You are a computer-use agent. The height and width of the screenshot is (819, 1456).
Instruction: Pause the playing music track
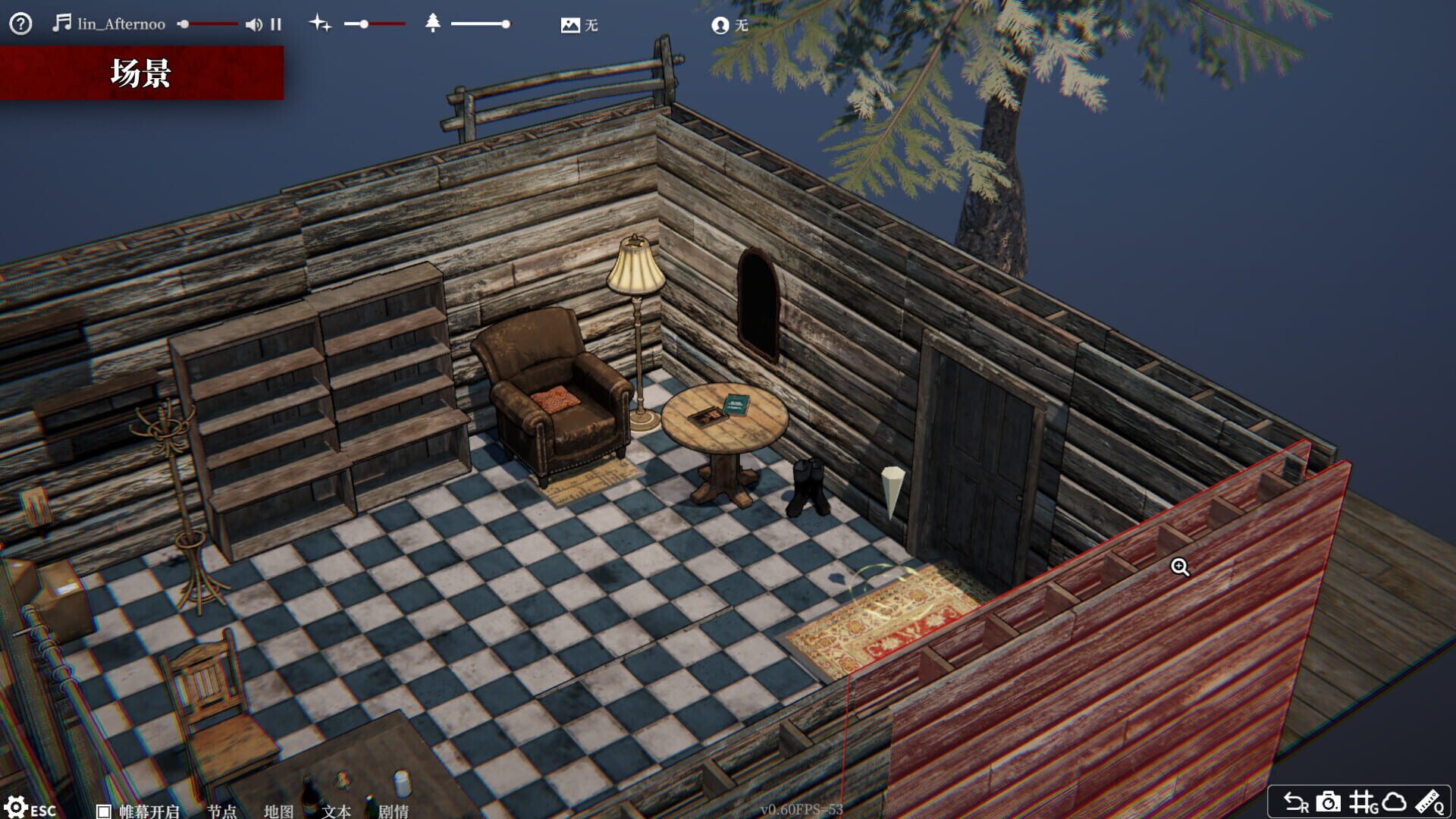[276, 24]
